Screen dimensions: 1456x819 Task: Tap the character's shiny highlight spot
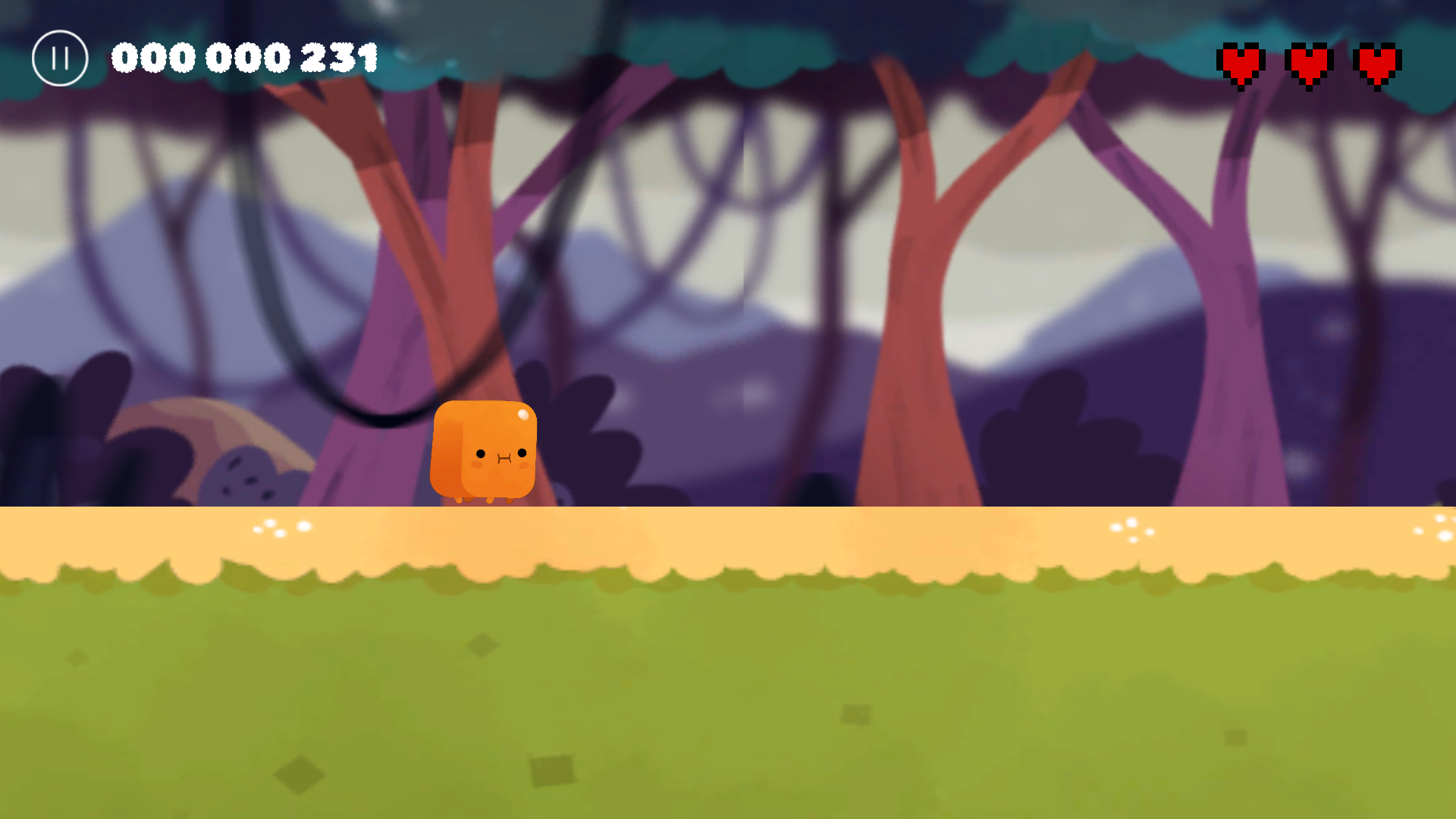pyautogui.click(x=524, y=416)
